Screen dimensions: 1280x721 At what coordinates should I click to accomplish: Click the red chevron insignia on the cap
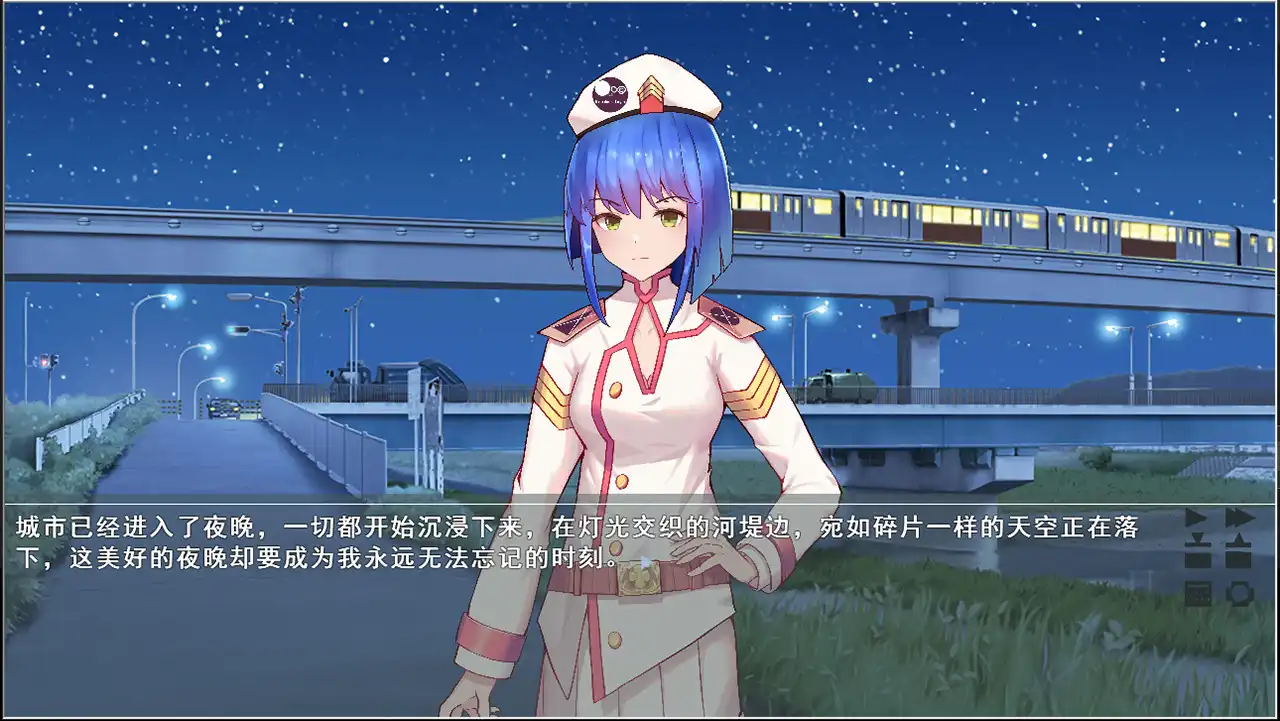[651, 95]
